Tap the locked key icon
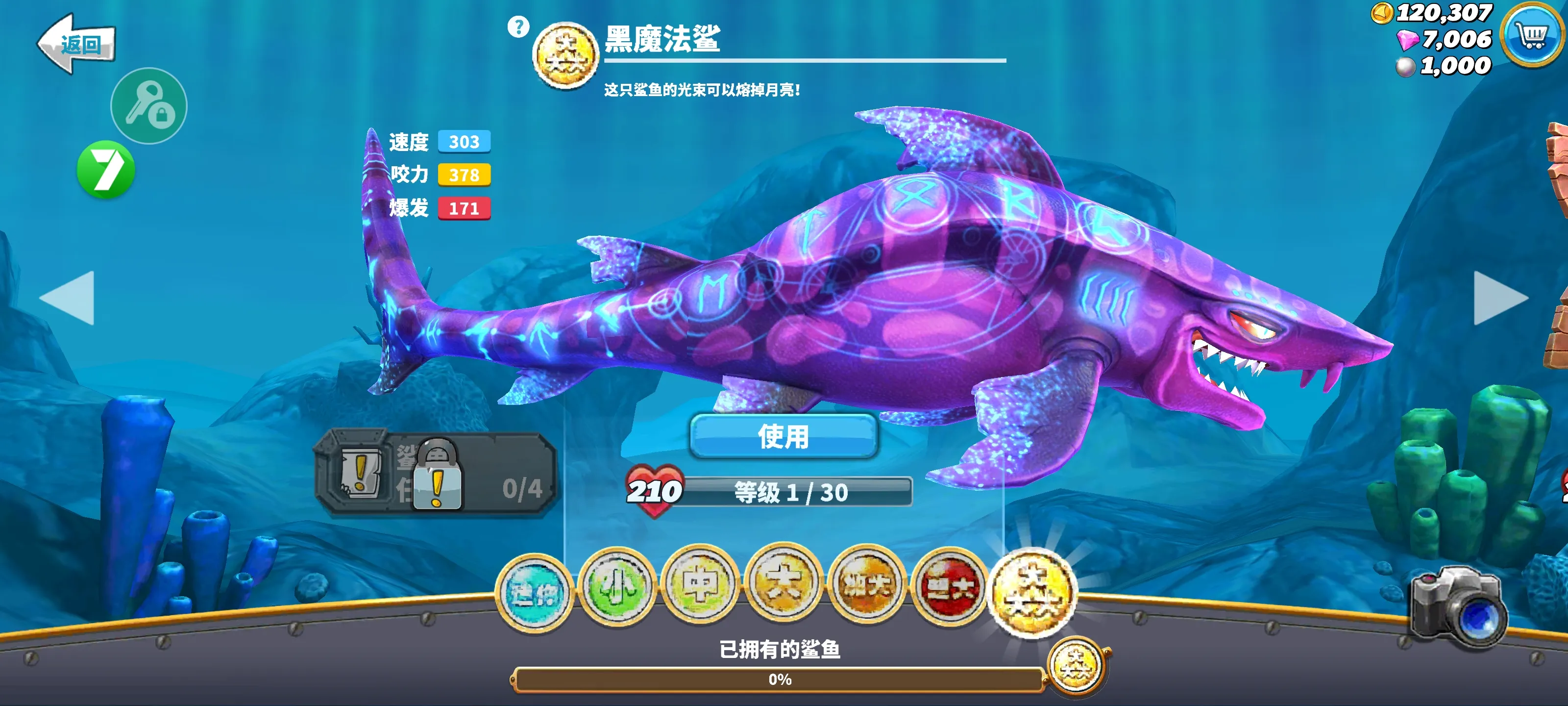 point(148,105)
